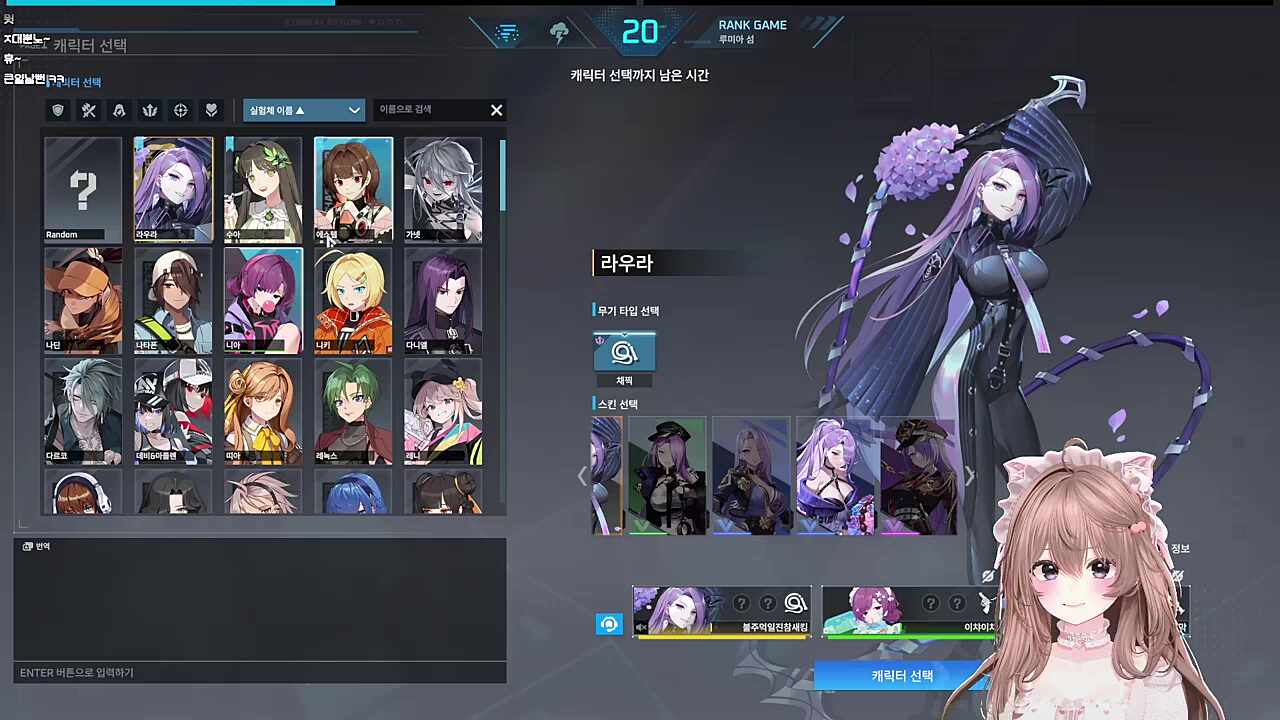The image size is (1280, 720).
Task: Select the first skin thumbnail for 라우라
Action: (607, 475)
